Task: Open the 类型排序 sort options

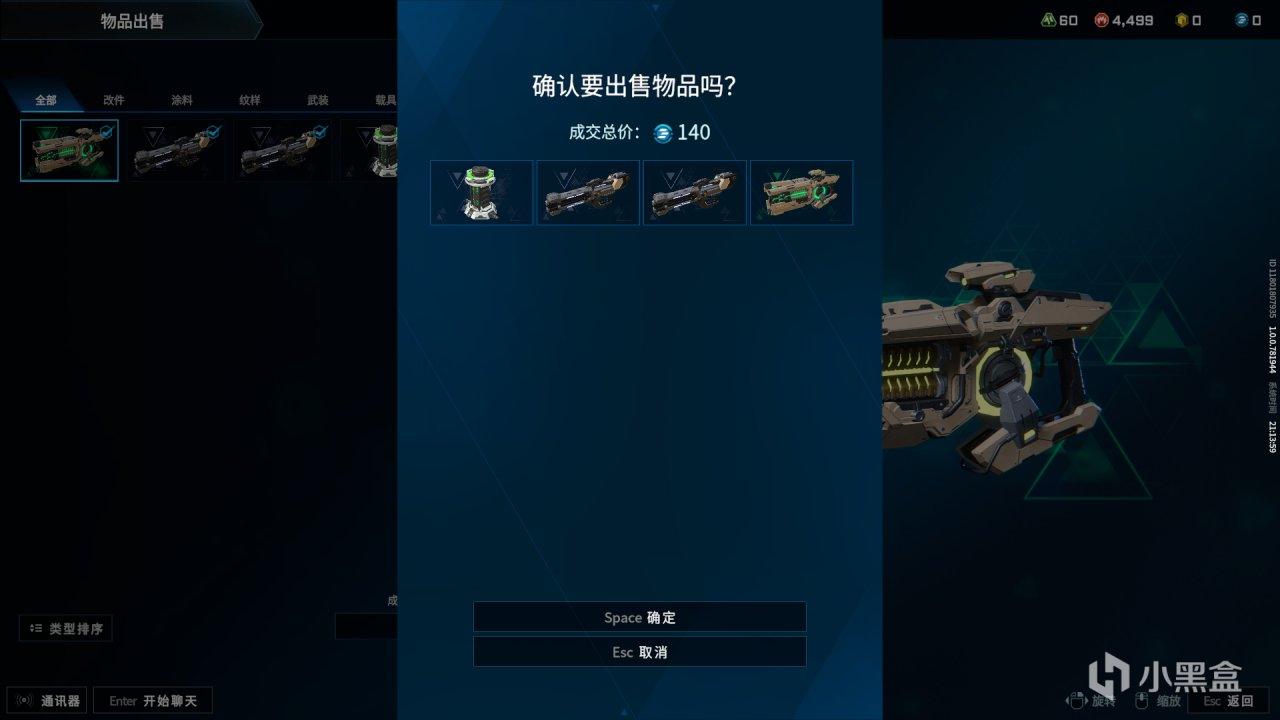Action: point(63,628)
